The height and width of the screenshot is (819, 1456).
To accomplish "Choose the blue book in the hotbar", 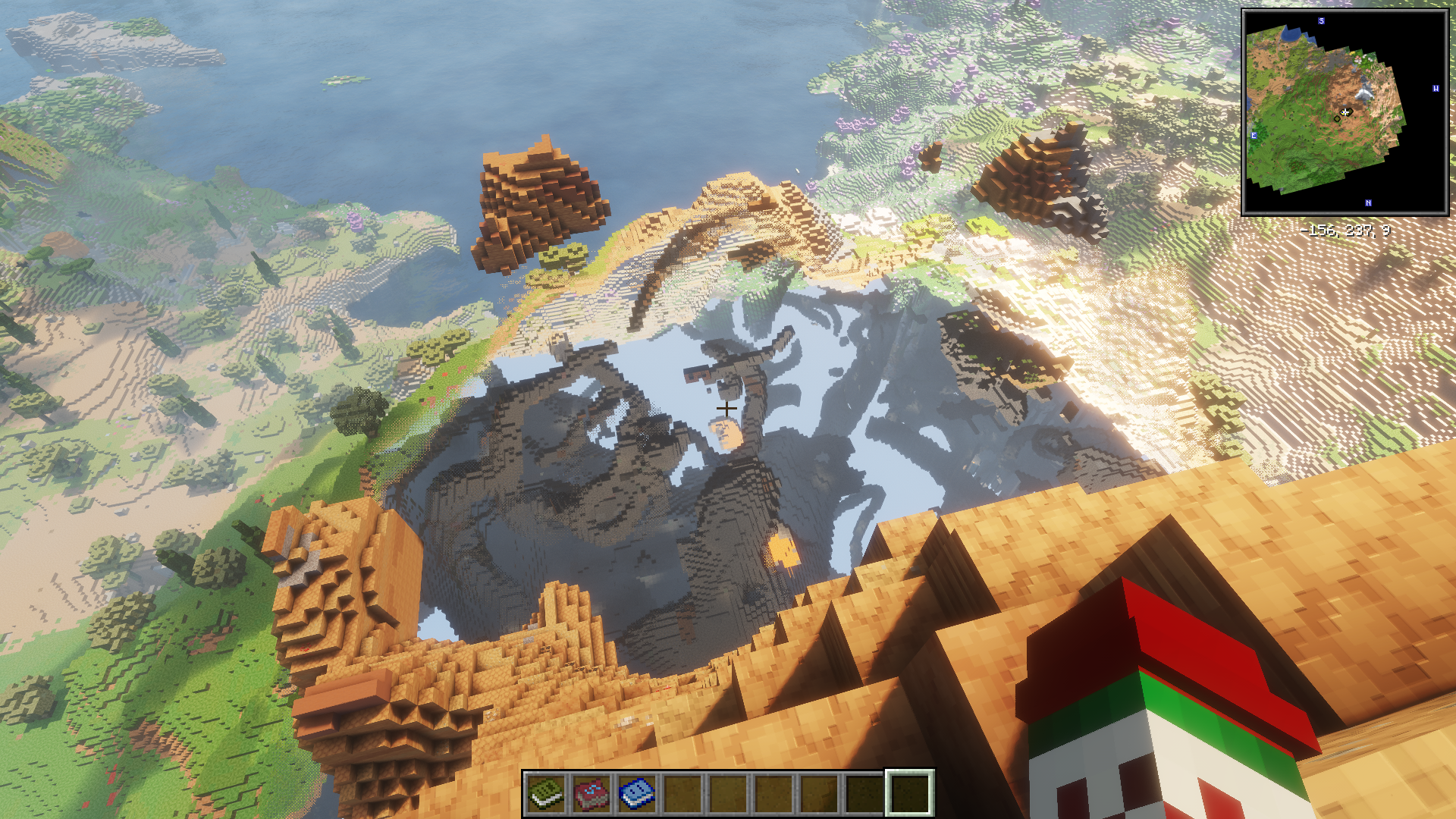I will [637, 793].
